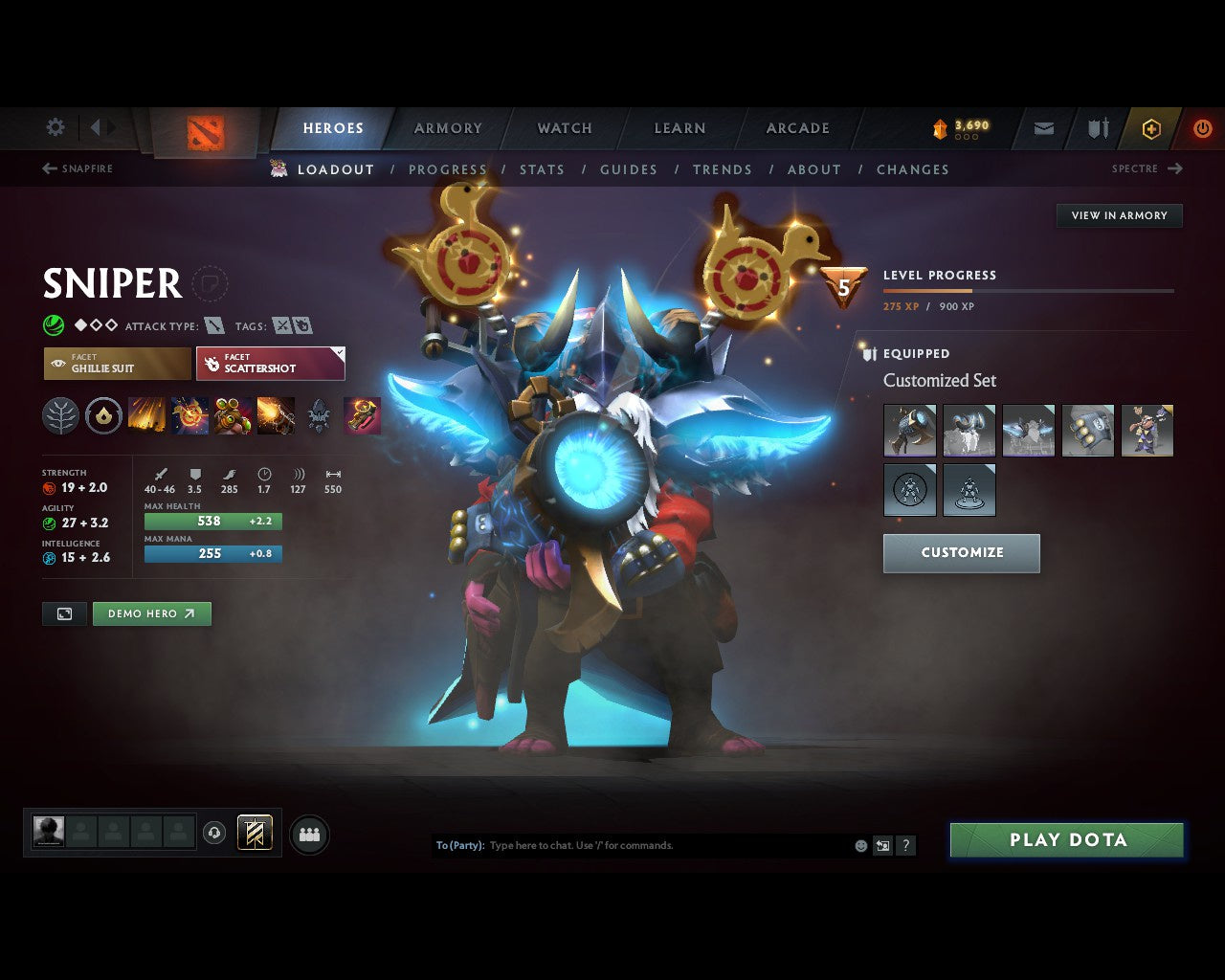This screenshot has width=1225, height=980.
Task: Toggle the Scattershot facet
Action: (271, 364)
